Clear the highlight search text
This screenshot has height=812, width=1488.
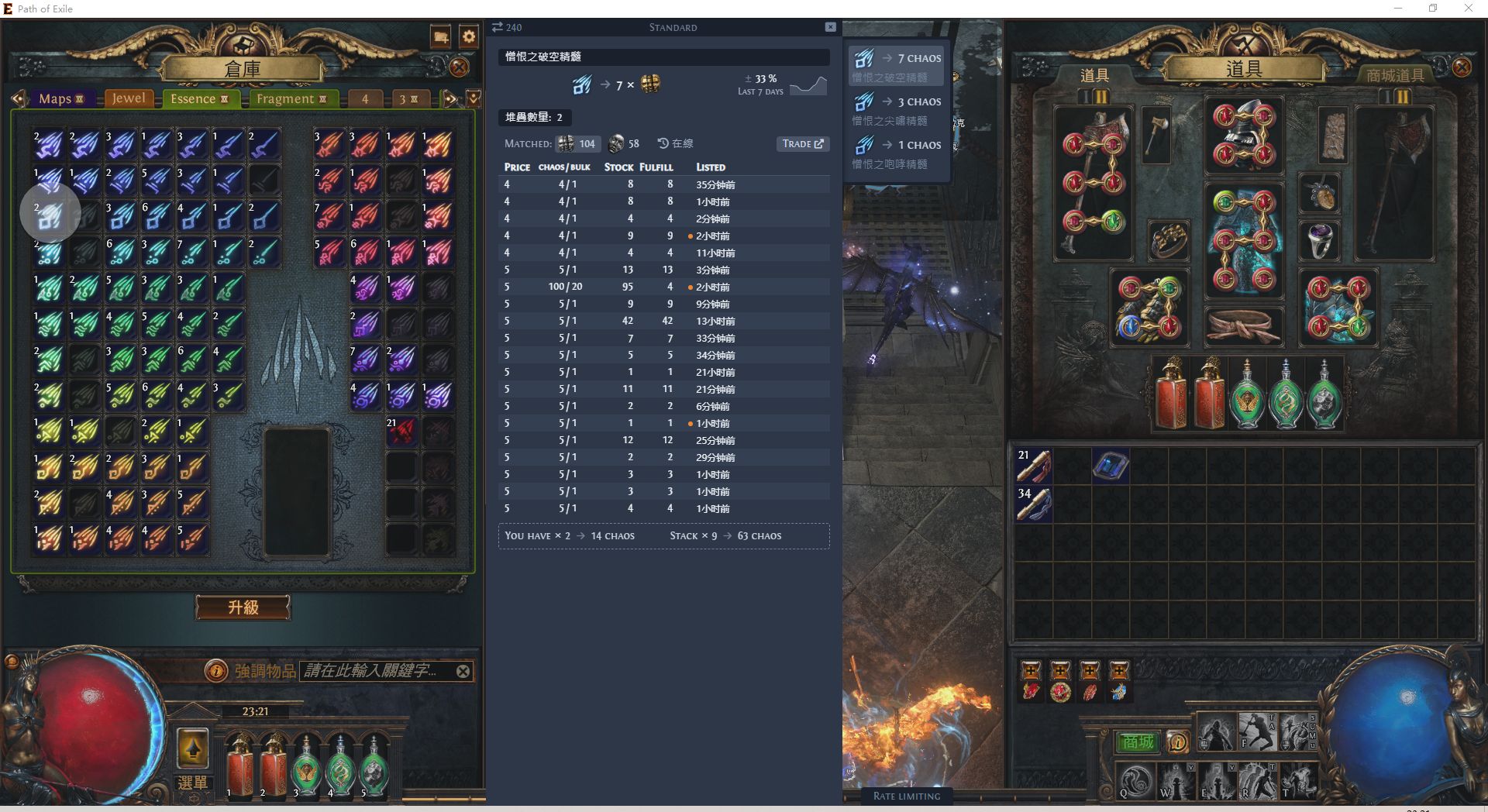click(x=463, y=671)
